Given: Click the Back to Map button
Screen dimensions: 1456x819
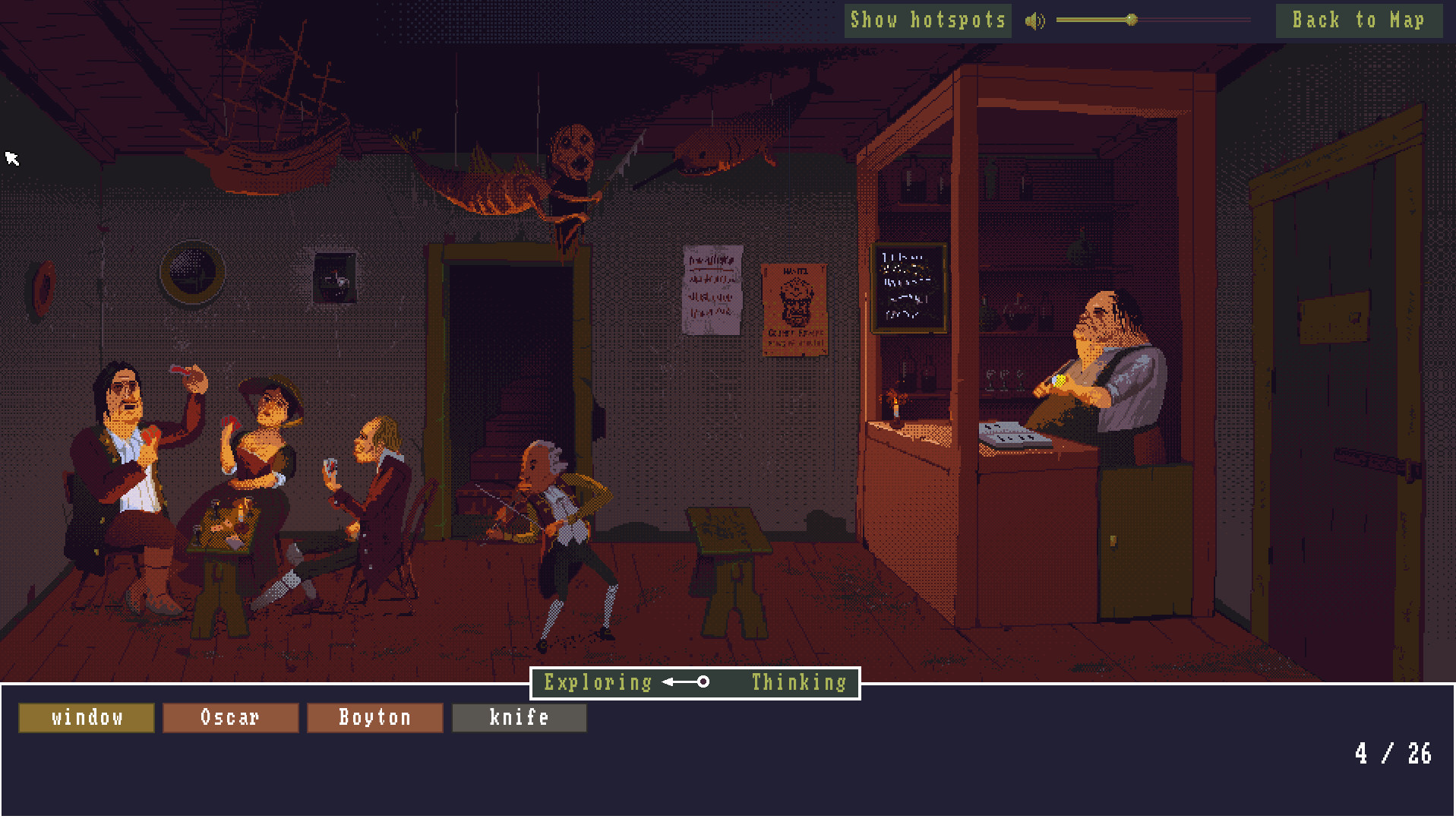Looking at the screenshot, I should click(1358, 21).
